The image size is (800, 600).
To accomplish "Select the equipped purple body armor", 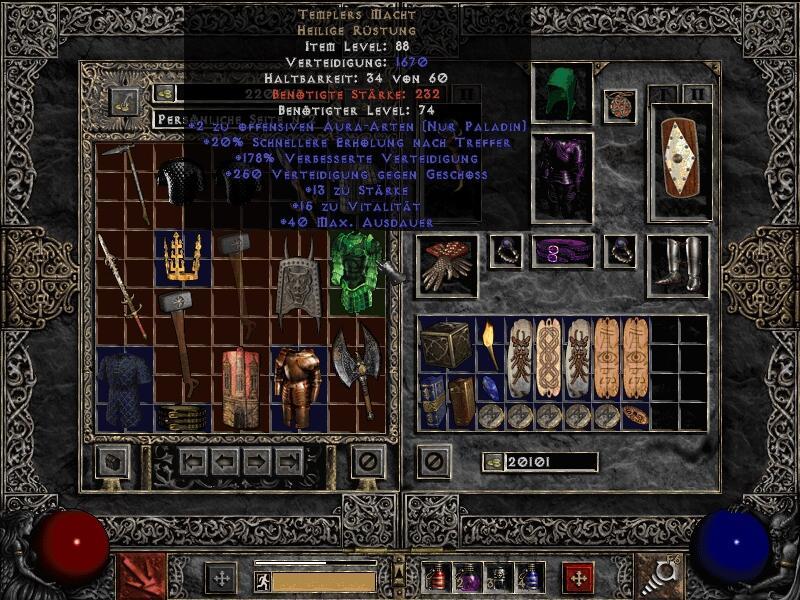I will pos(562,177).
